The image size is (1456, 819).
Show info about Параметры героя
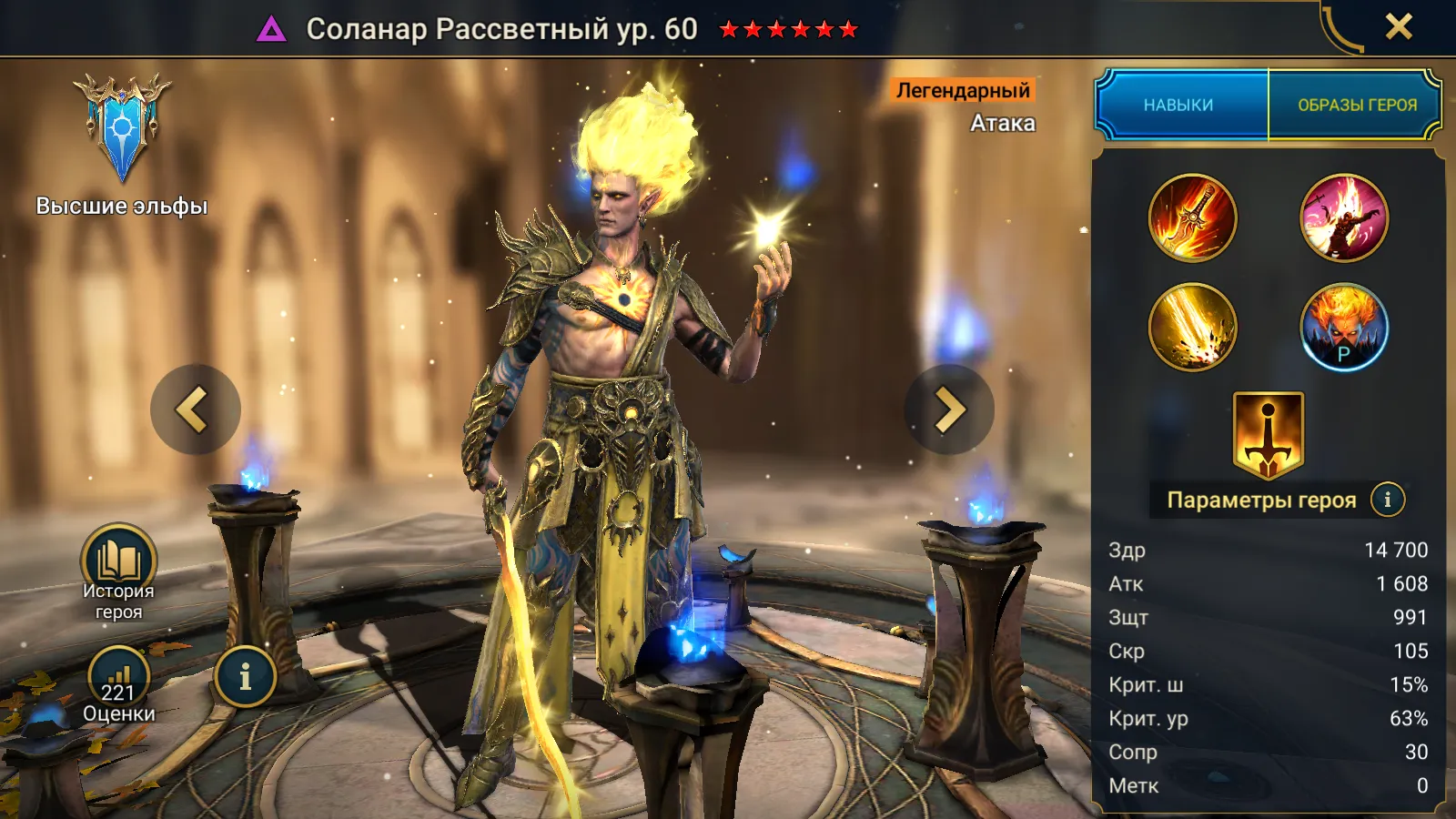pos(1387,500)
